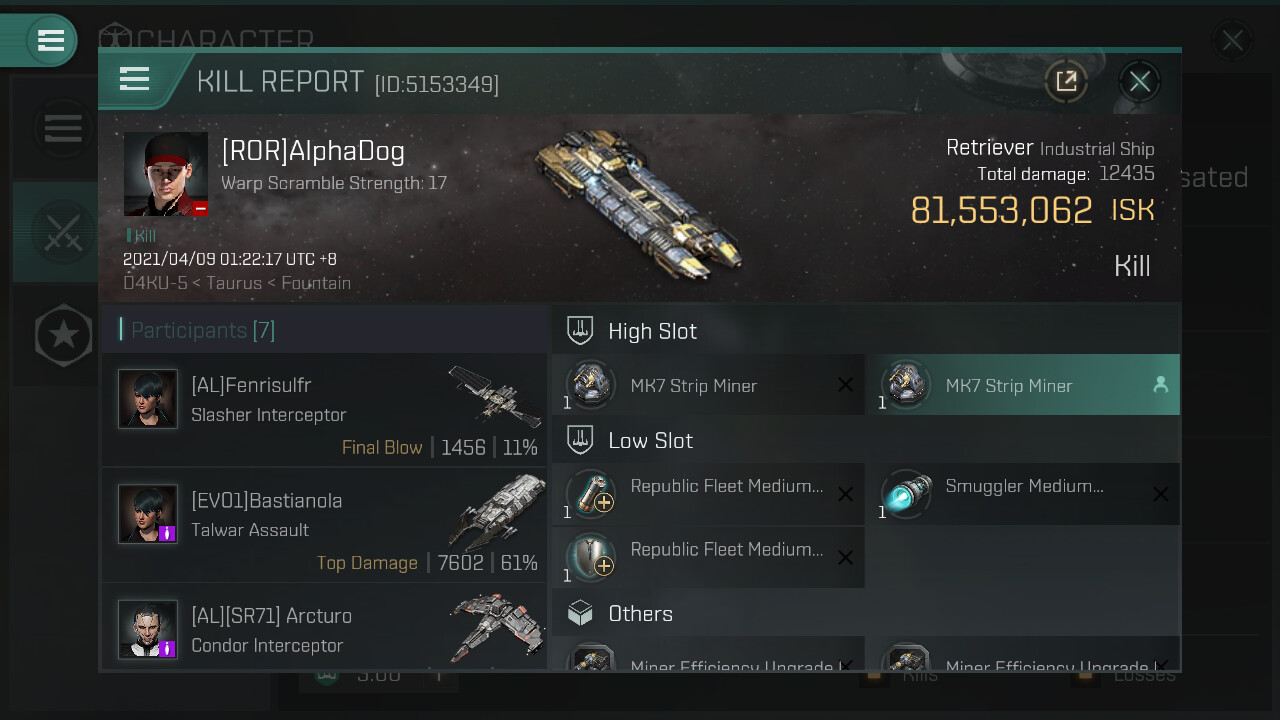
Task: Open the main menu in top-left corner
Action: click(50, 41)
